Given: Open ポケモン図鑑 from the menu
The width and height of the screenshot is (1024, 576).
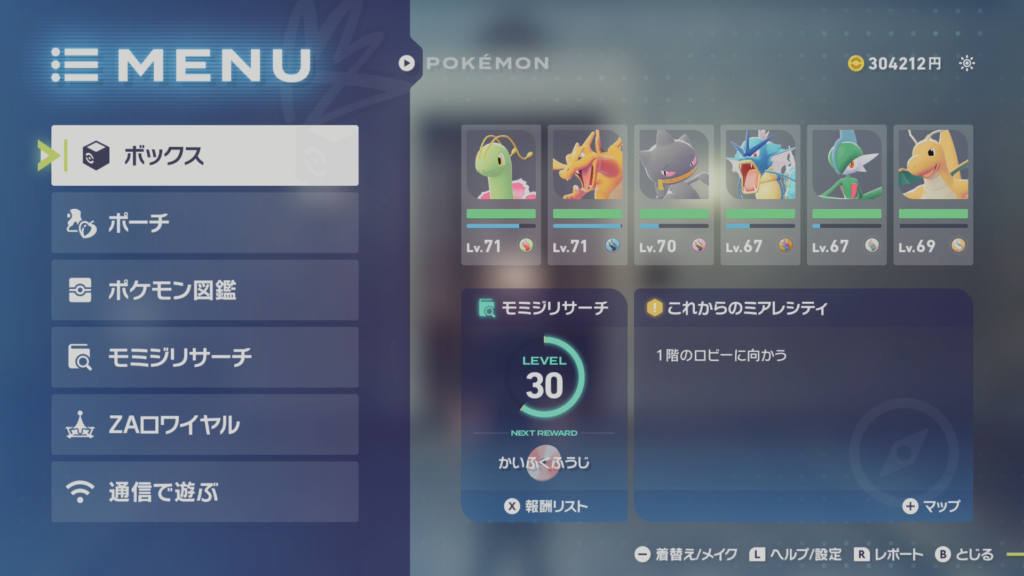Looking at the screenshot, I should click(x=205, y=290).
